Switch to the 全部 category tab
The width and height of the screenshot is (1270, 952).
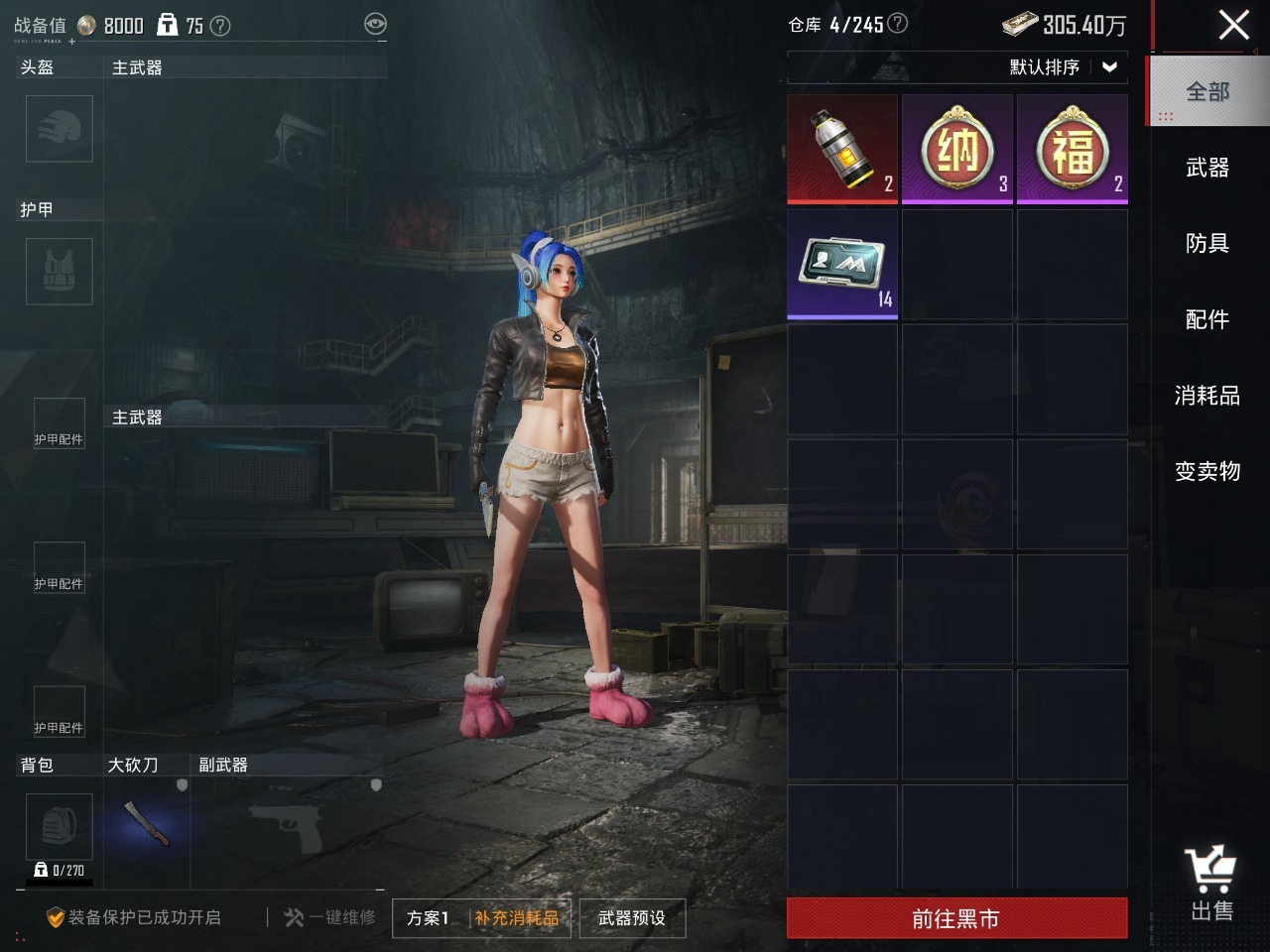[1207, 92]
